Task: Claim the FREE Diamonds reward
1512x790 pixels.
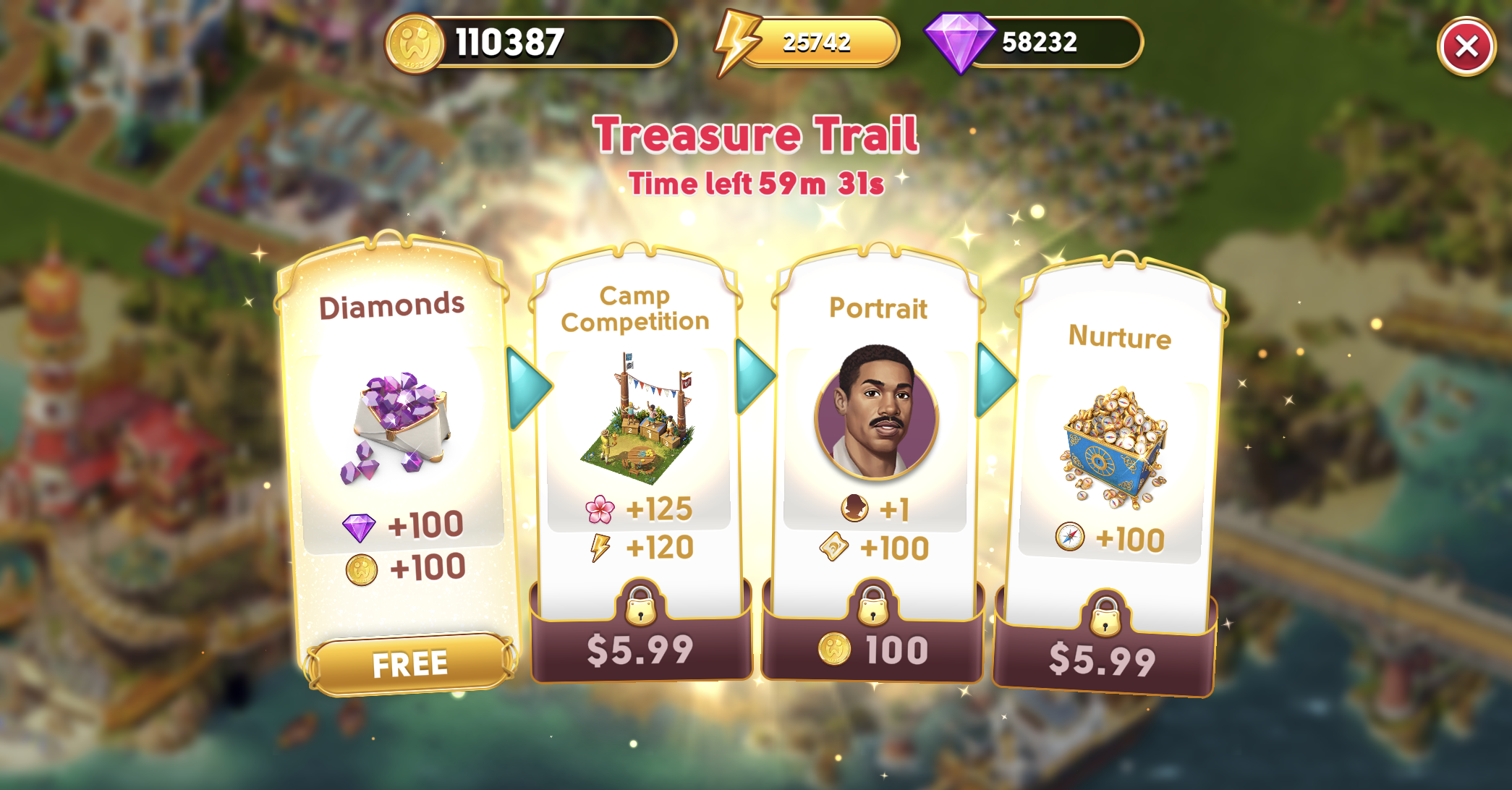Action: pos(409,663)
